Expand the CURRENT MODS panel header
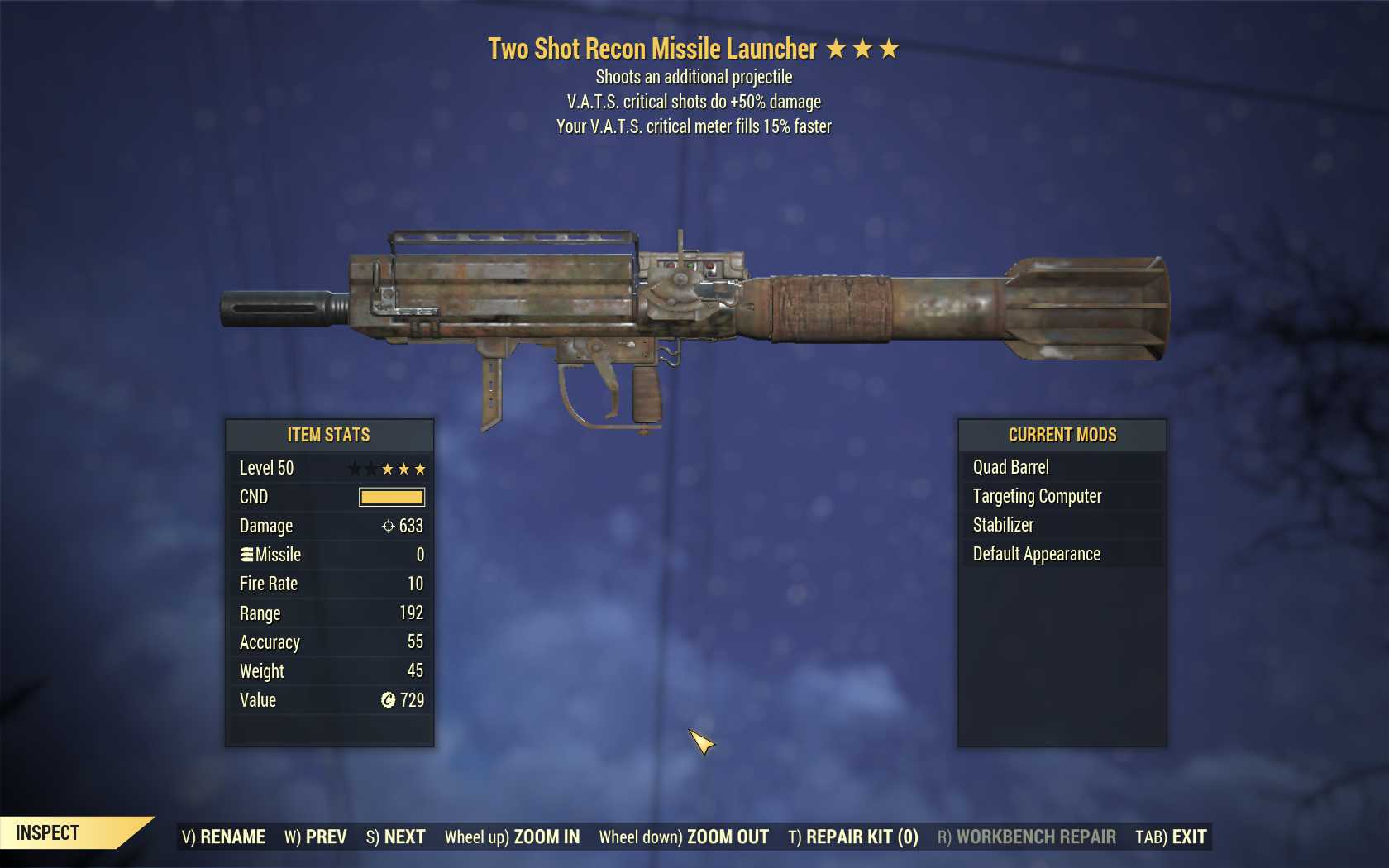 pyautogui.click(x=1062, y=435)
